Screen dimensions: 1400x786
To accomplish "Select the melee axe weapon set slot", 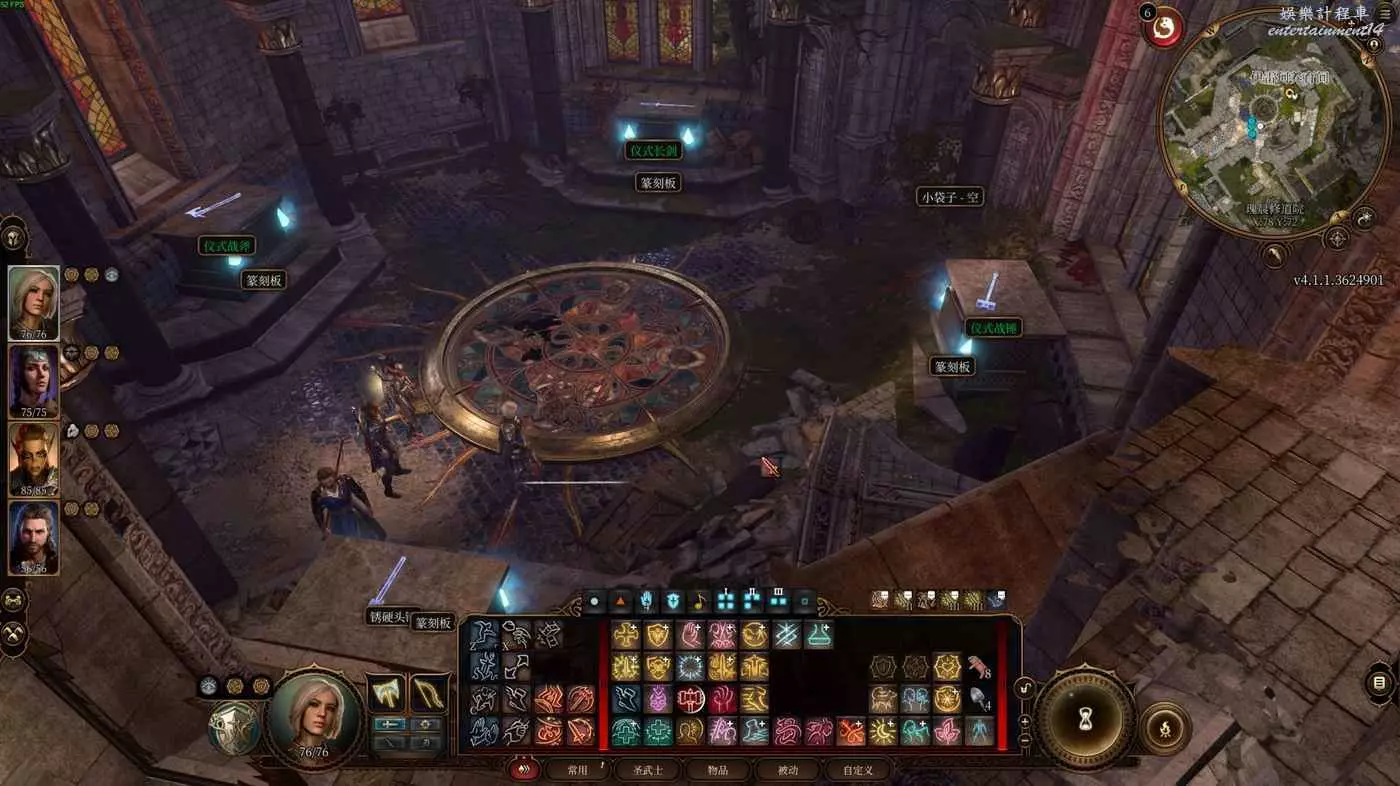I will tap(386, 692).
